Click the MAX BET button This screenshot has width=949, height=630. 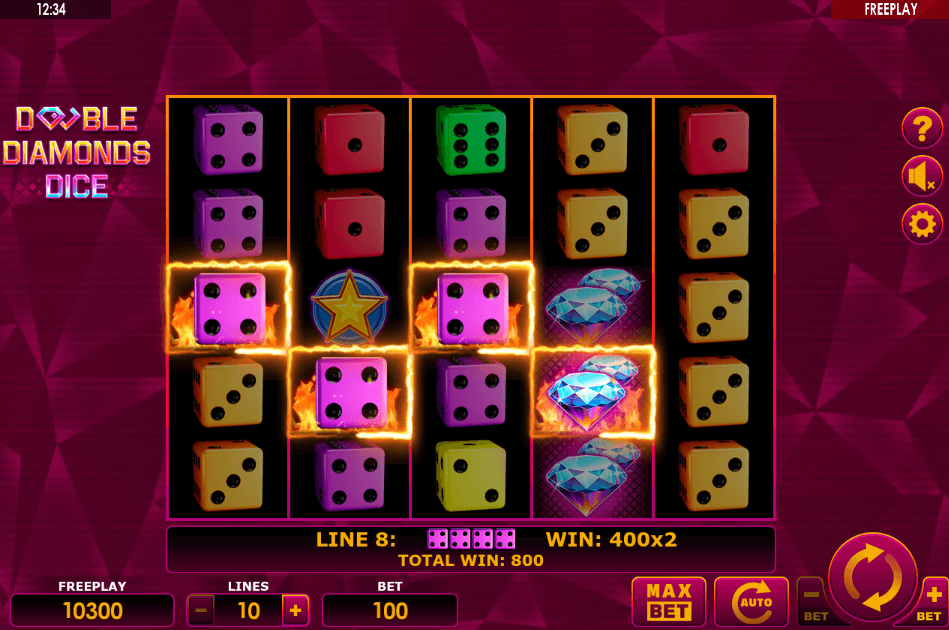coord(668,601)
